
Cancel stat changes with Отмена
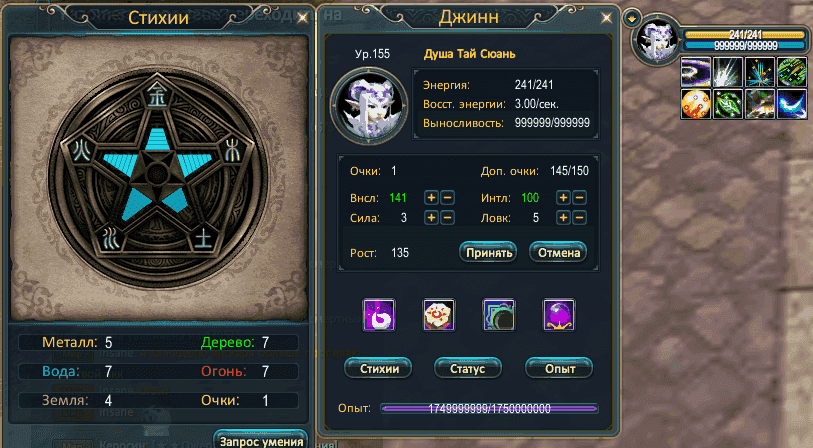click(x=557, y=252)
